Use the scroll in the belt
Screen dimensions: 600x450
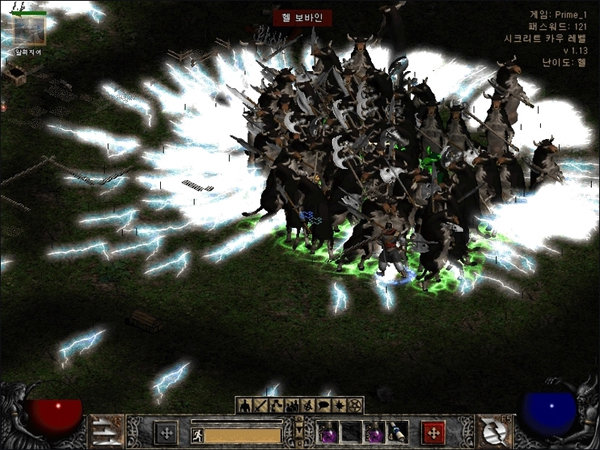398,433
